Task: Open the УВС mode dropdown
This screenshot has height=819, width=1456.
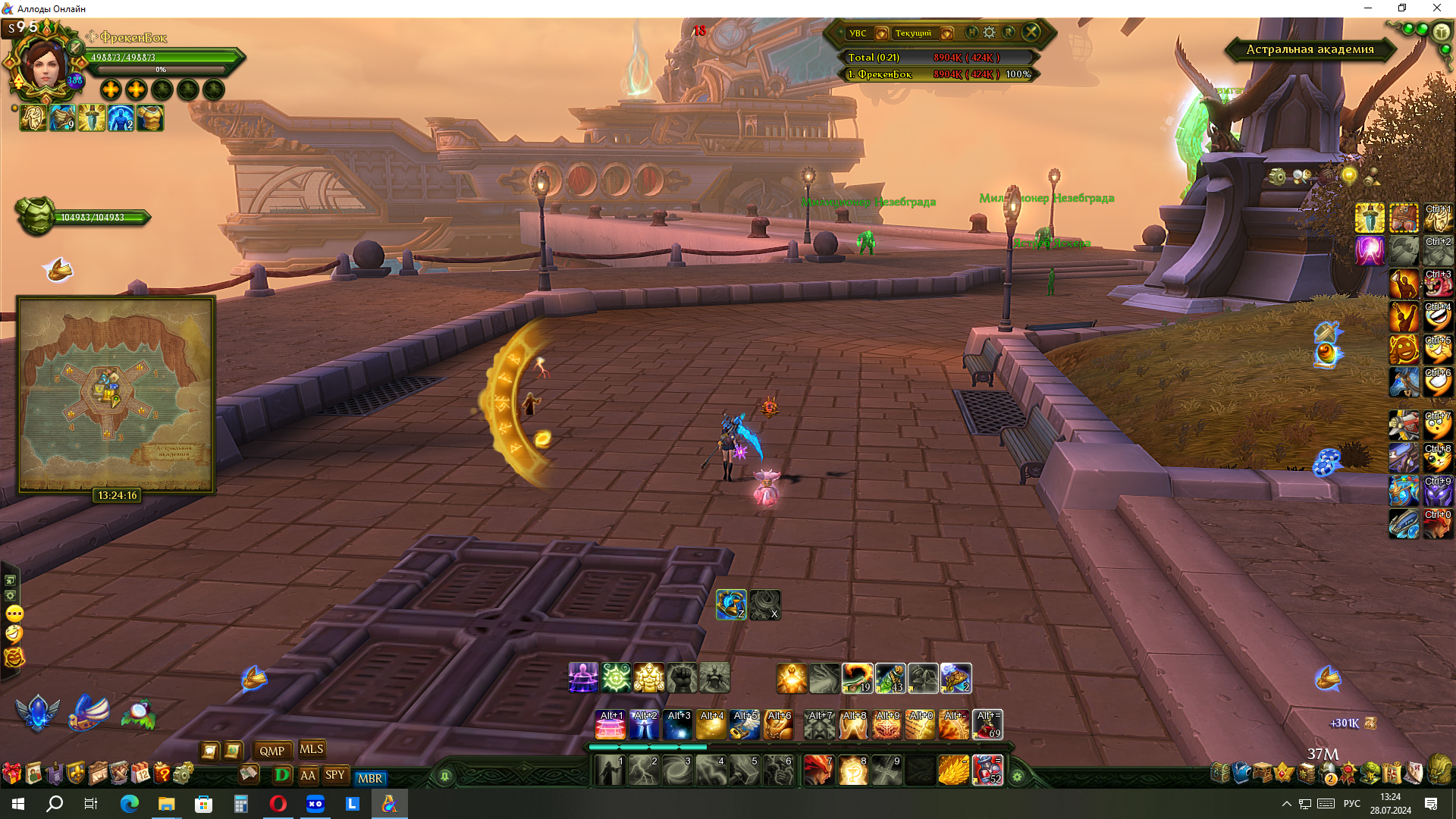Action: pyautogui.click(x=881, y=33)
